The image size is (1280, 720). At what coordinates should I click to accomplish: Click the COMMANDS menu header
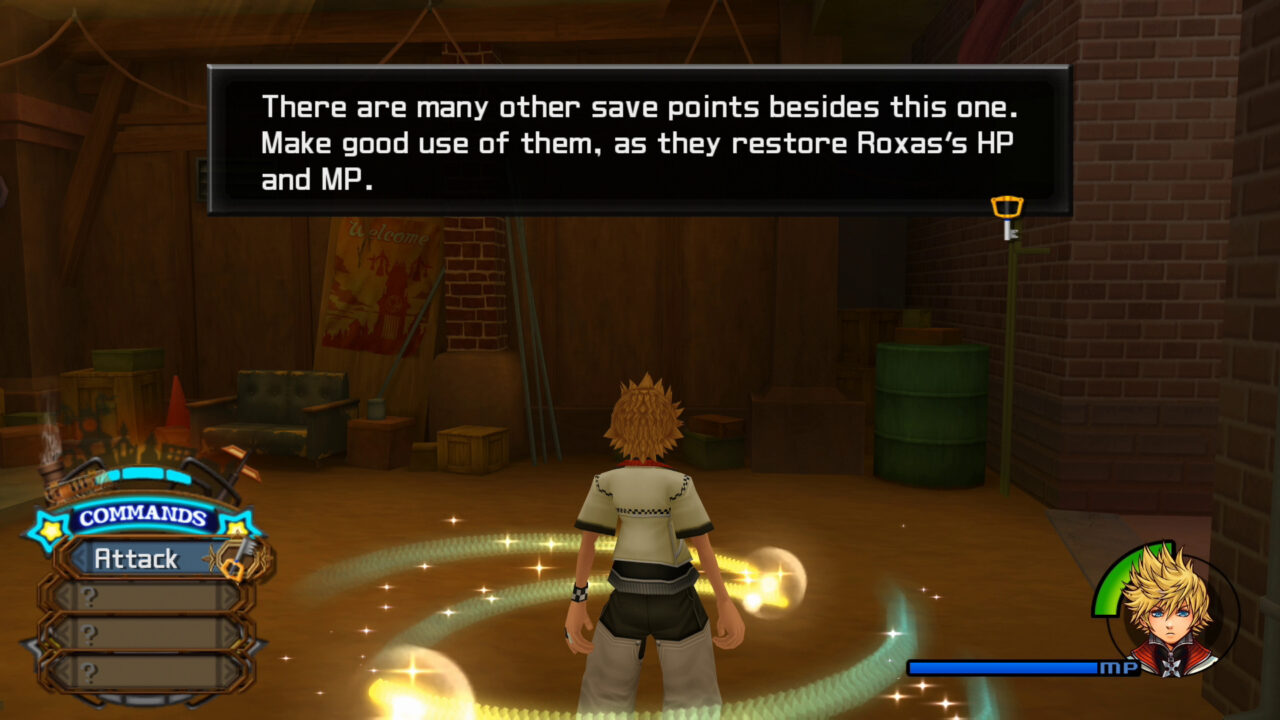point(144,518)
